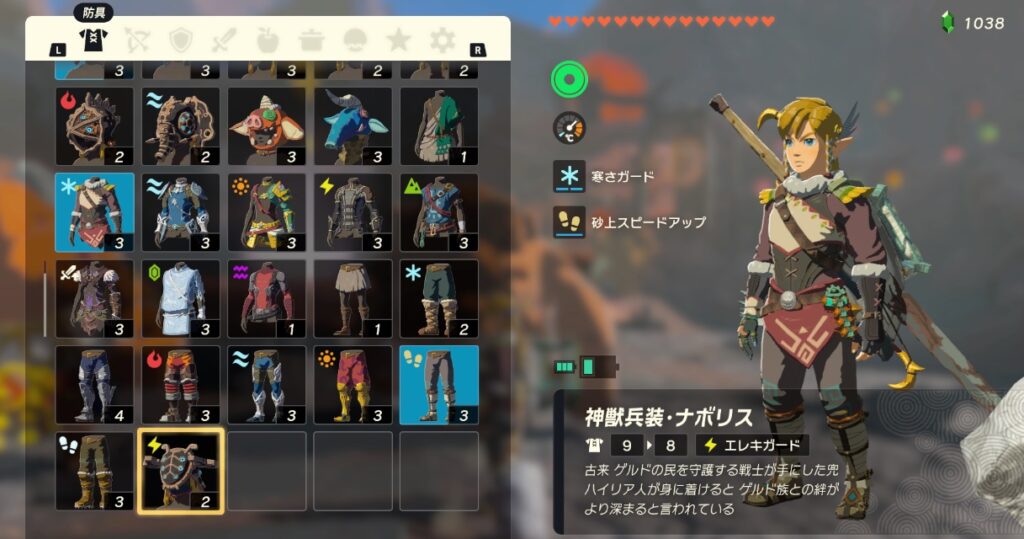Viewport: 1024px width, 539px height.
Task: Open the system settings gear tab
Action: coord(442,40)
